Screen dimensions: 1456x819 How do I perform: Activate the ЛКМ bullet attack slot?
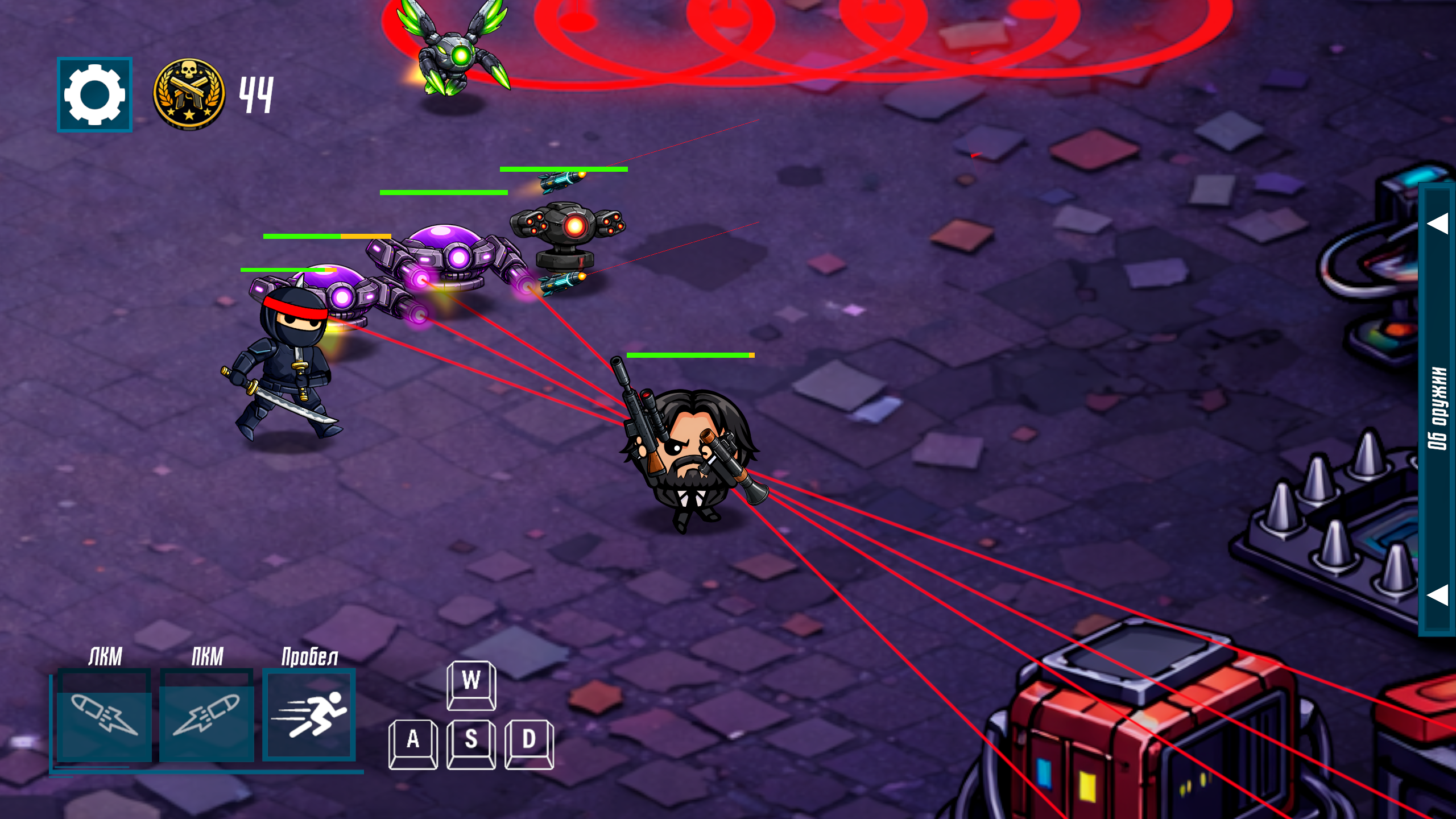coord(104,715)
